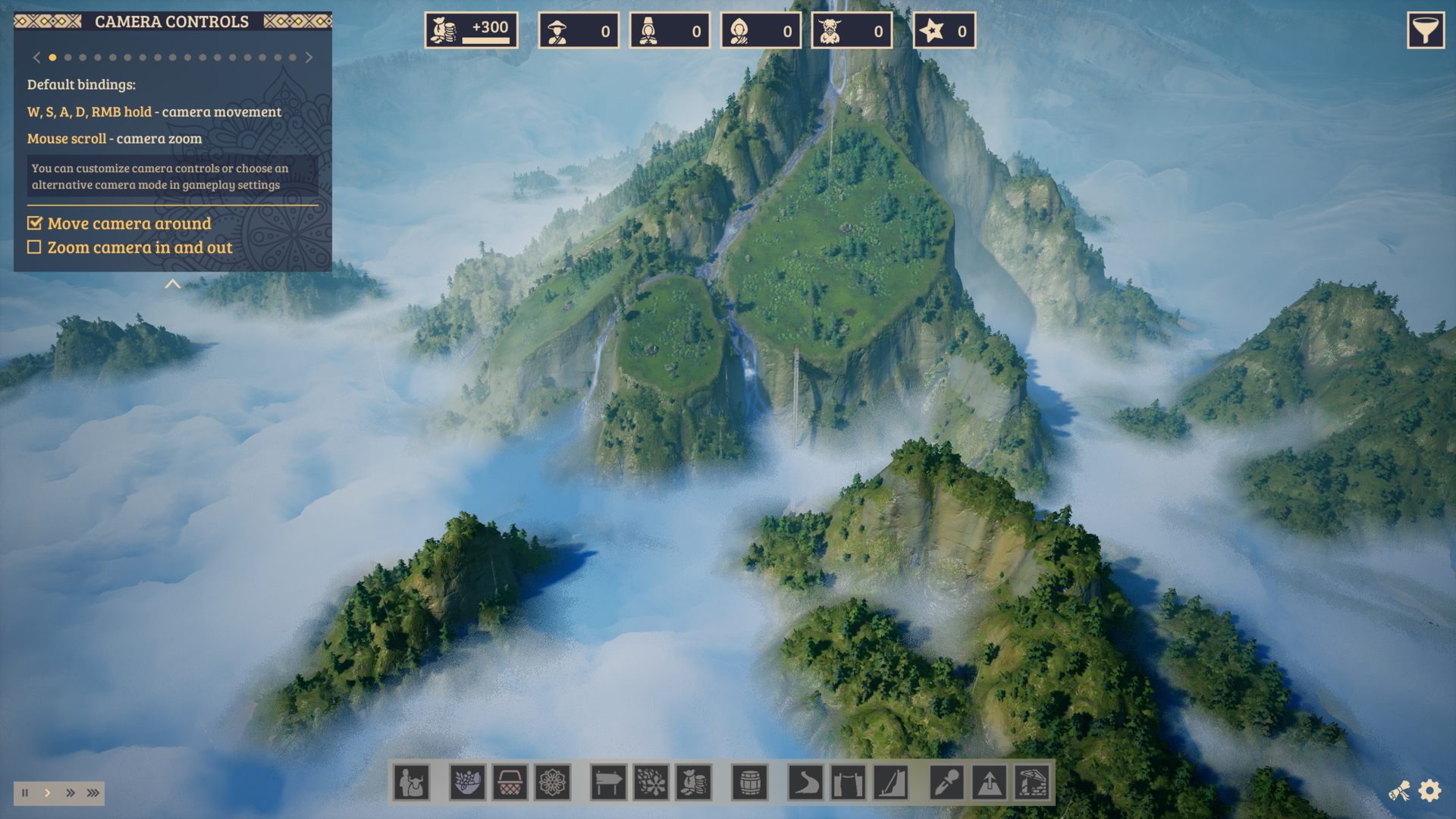Tick the Zoom camera in and out checkbox

34,247
